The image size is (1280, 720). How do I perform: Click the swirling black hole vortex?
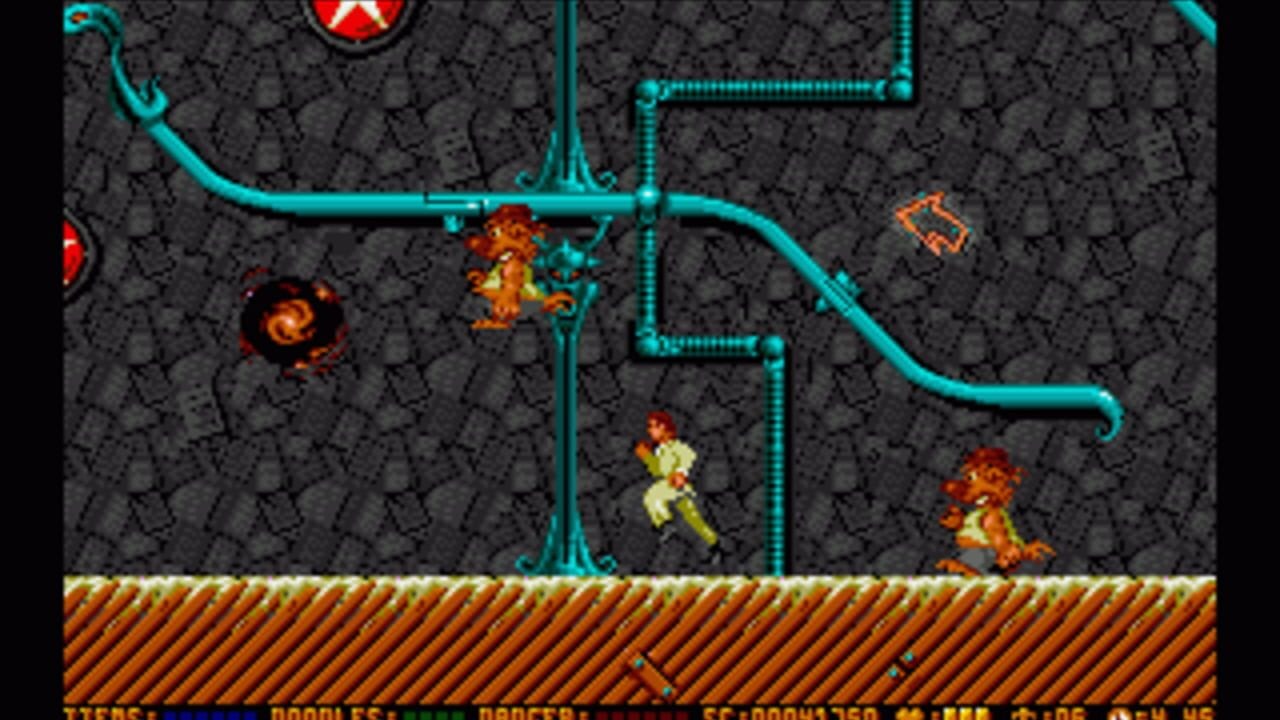pyautogui.click(x=290, y=320)
